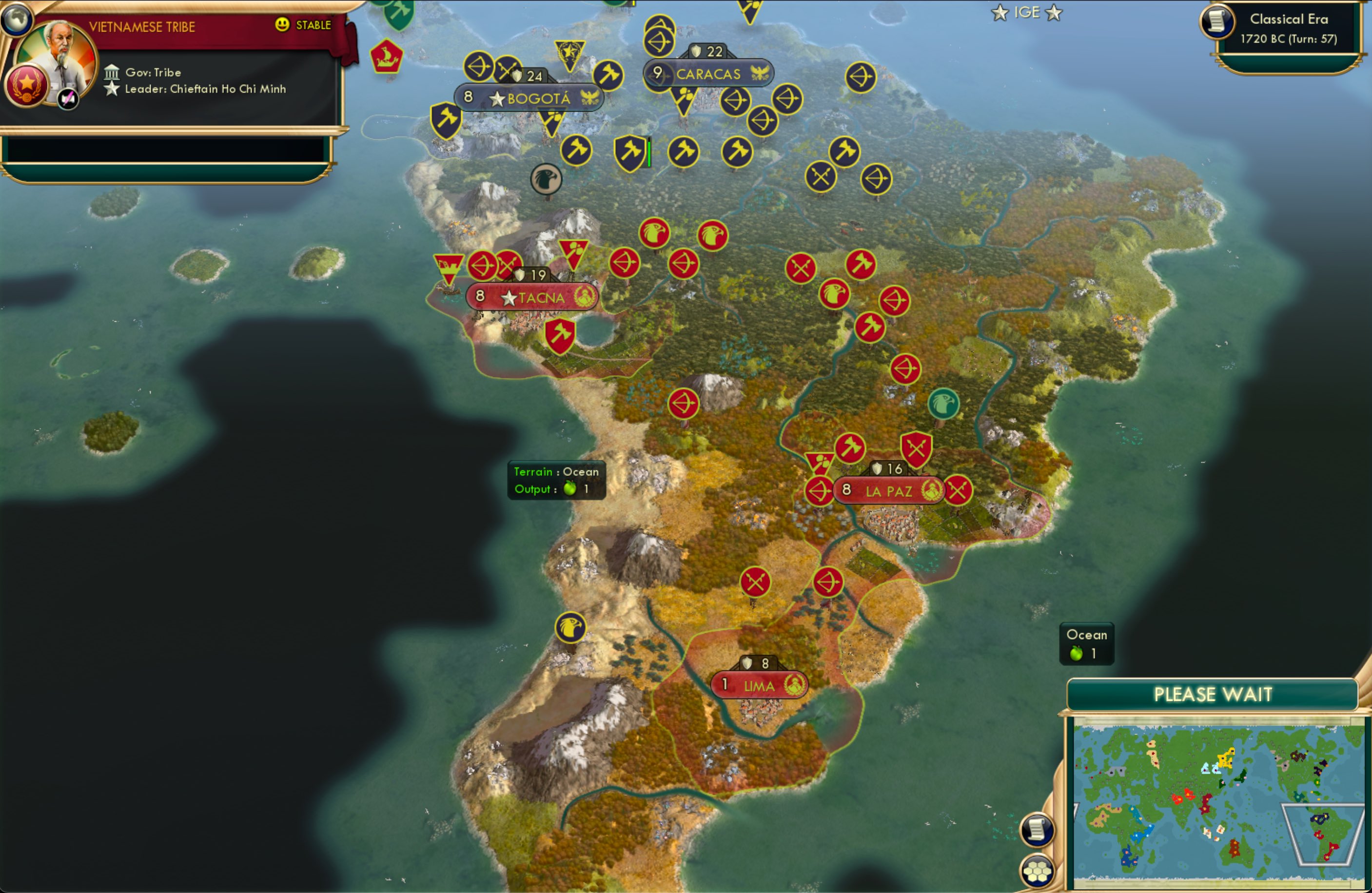The width and height of the screenshot is (1372, 893).
Task: Select the Bogotá city banner
Action: point(529,97)
